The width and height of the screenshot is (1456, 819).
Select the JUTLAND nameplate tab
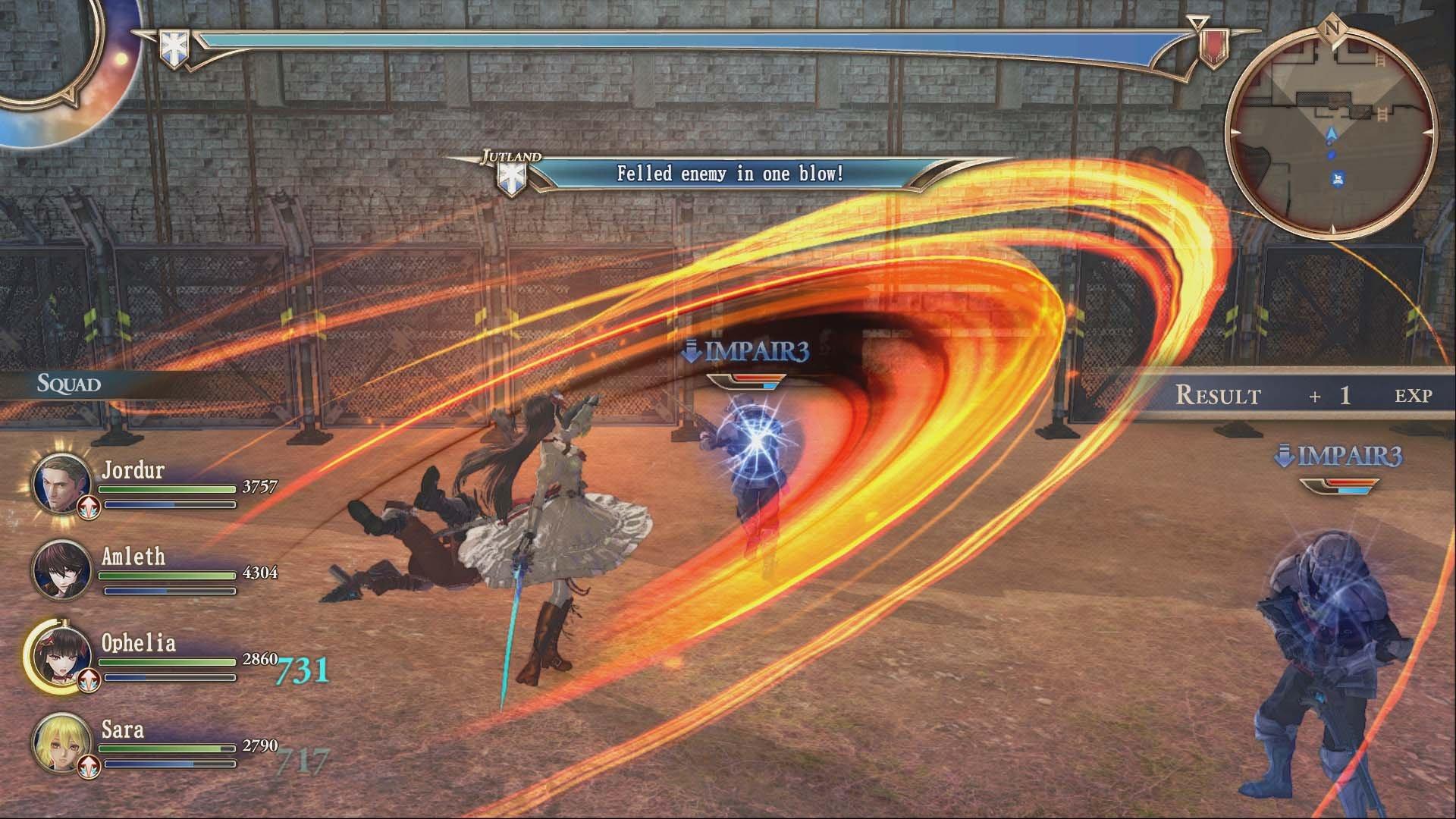point(511,155)
